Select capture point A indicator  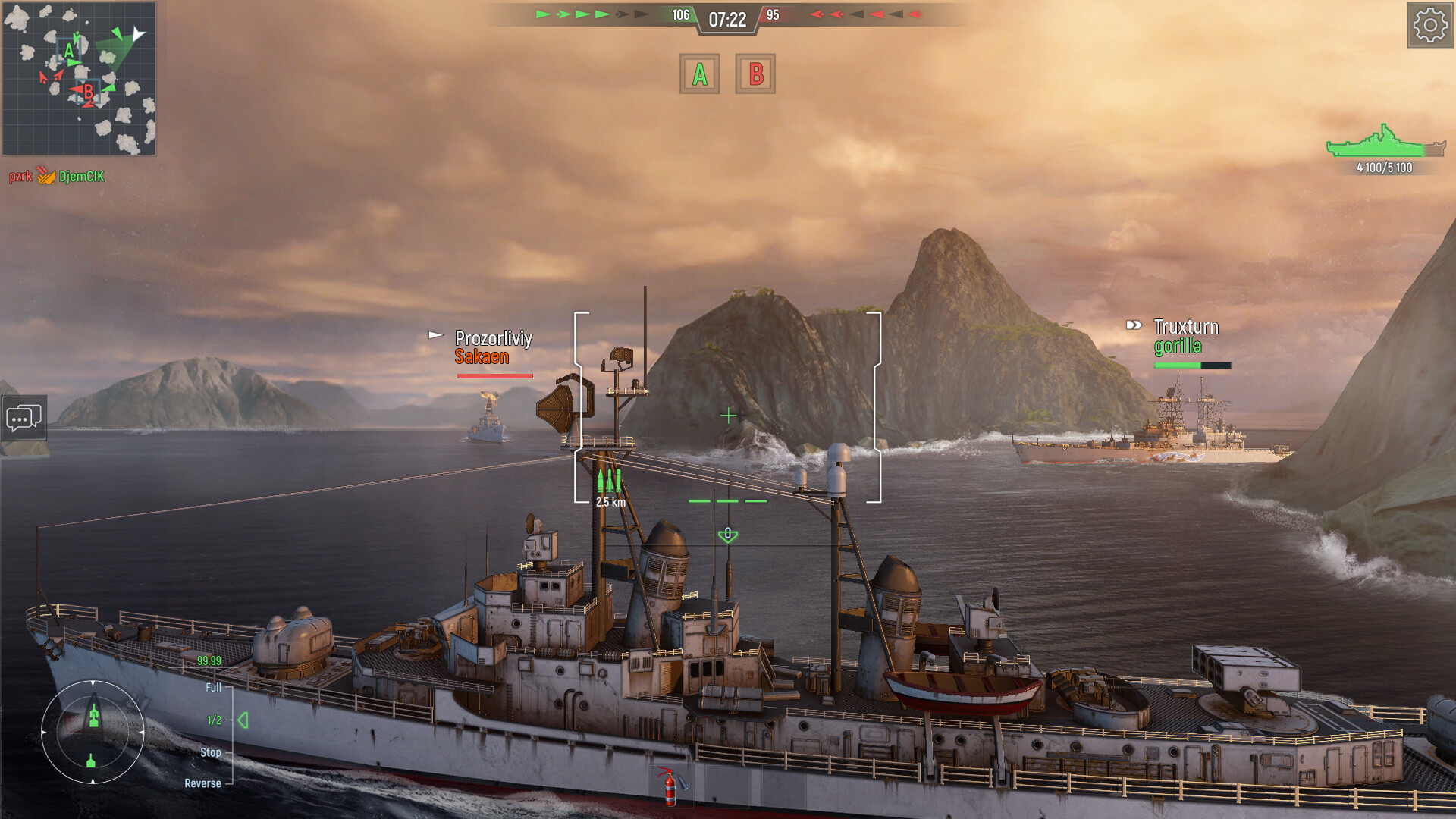coord(699,74)
